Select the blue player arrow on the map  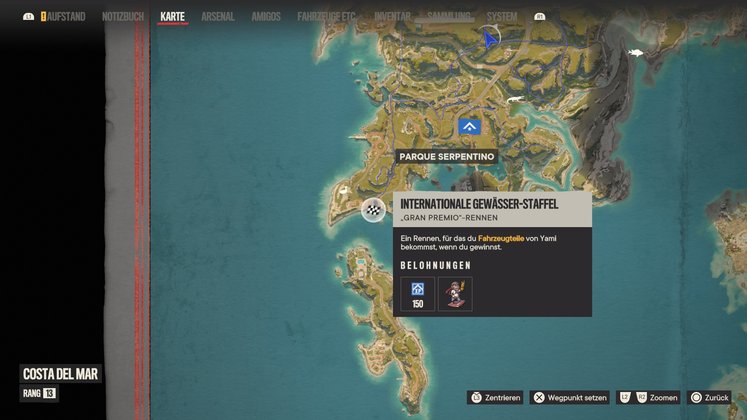point(489,39)
